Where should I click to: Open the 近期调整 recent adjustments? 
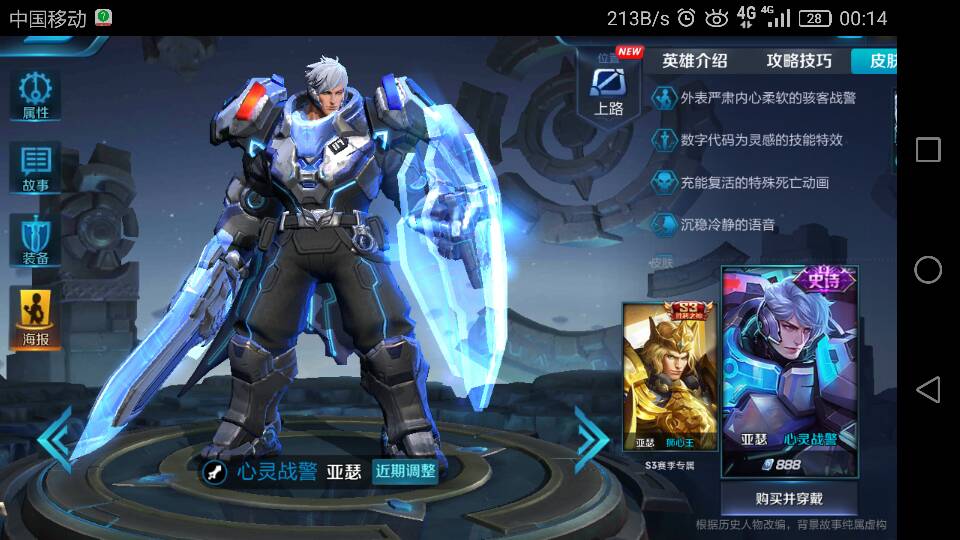tap(405, 471)
